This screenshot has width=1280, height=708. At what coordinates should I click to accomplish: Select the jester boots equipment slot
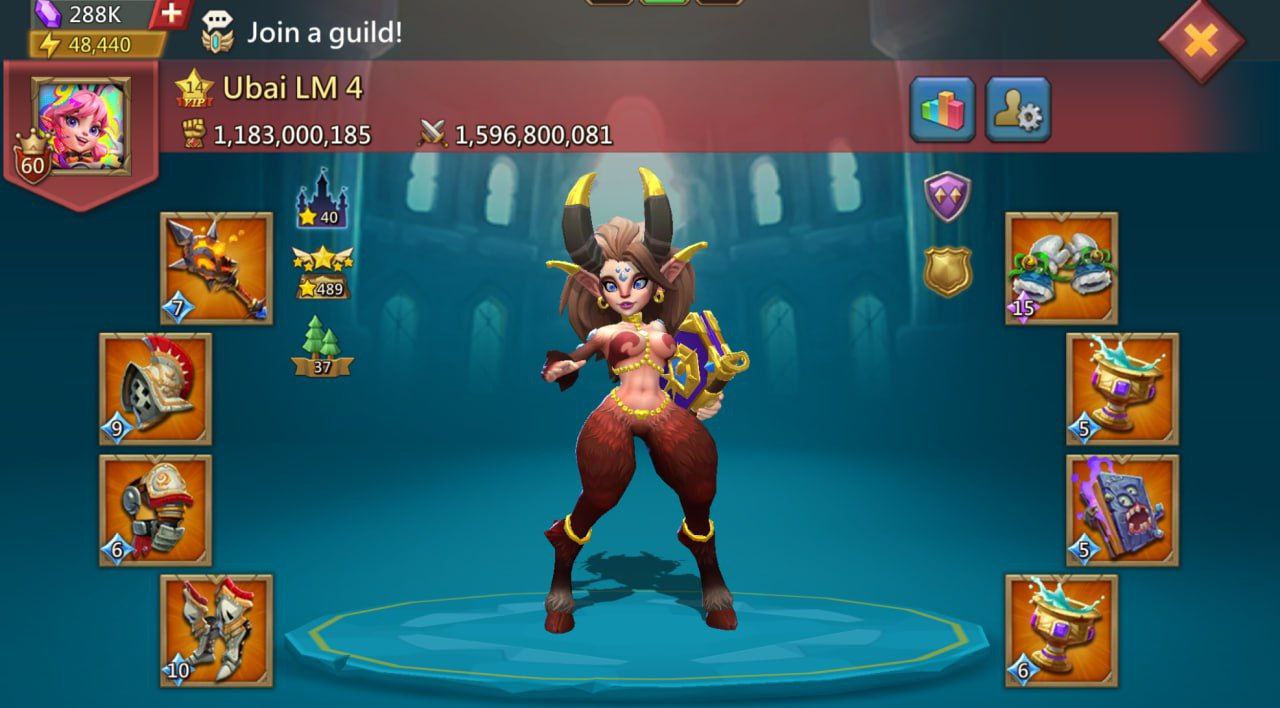[1061, 268]
